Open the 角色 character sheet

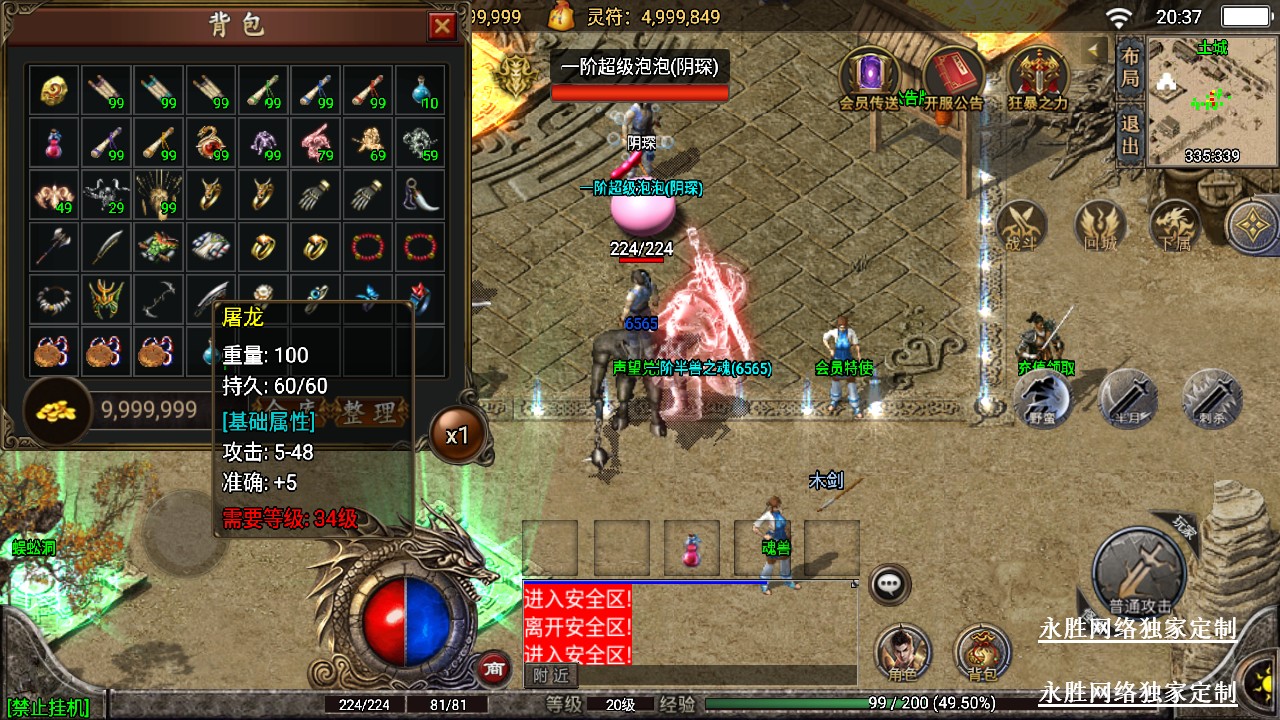pos(902,653)
